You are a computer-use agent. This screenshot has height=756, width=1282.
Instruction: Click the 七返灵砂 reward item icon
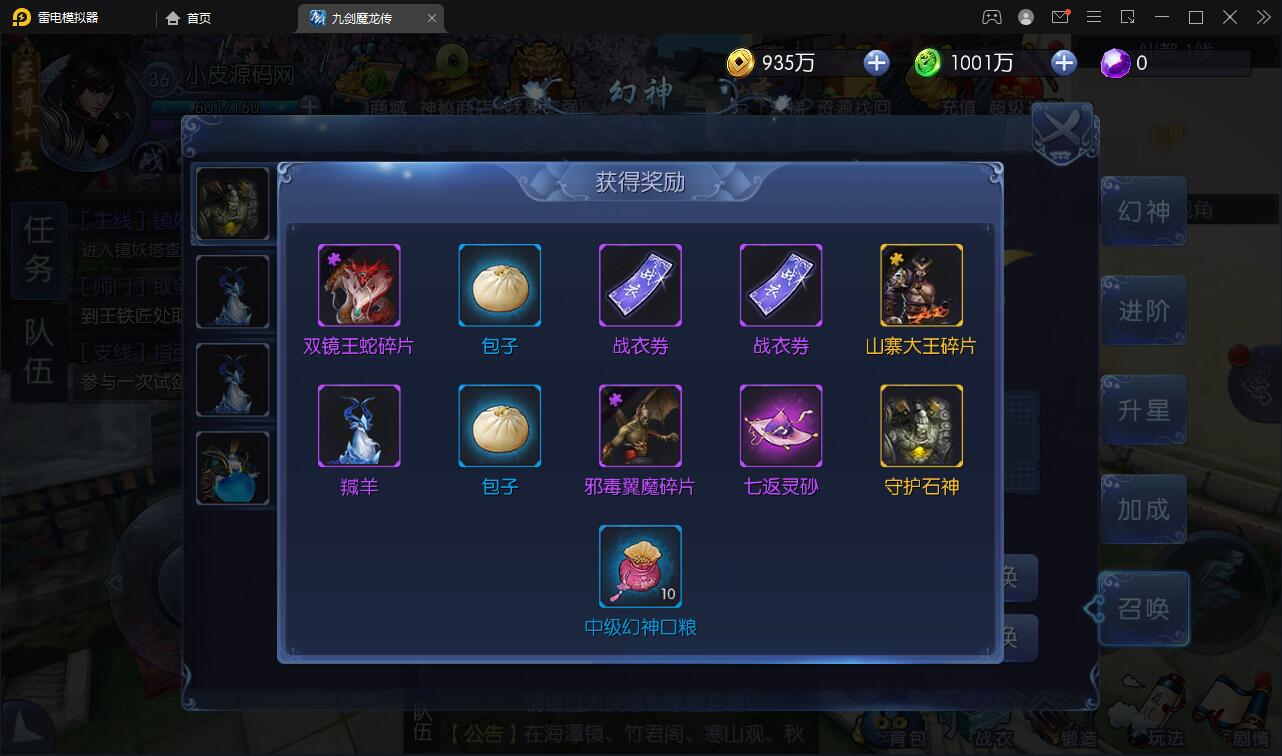click(x=781, y=425)
